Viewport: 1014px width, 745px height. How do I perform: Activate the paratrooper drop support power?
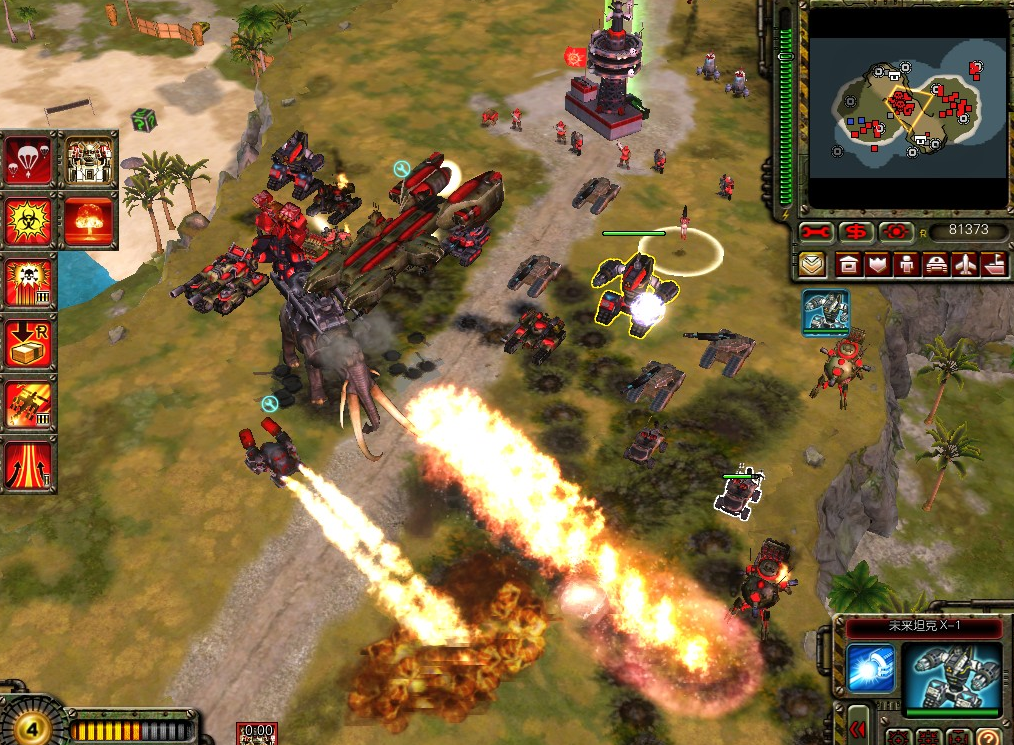click(x=29, y=160)
